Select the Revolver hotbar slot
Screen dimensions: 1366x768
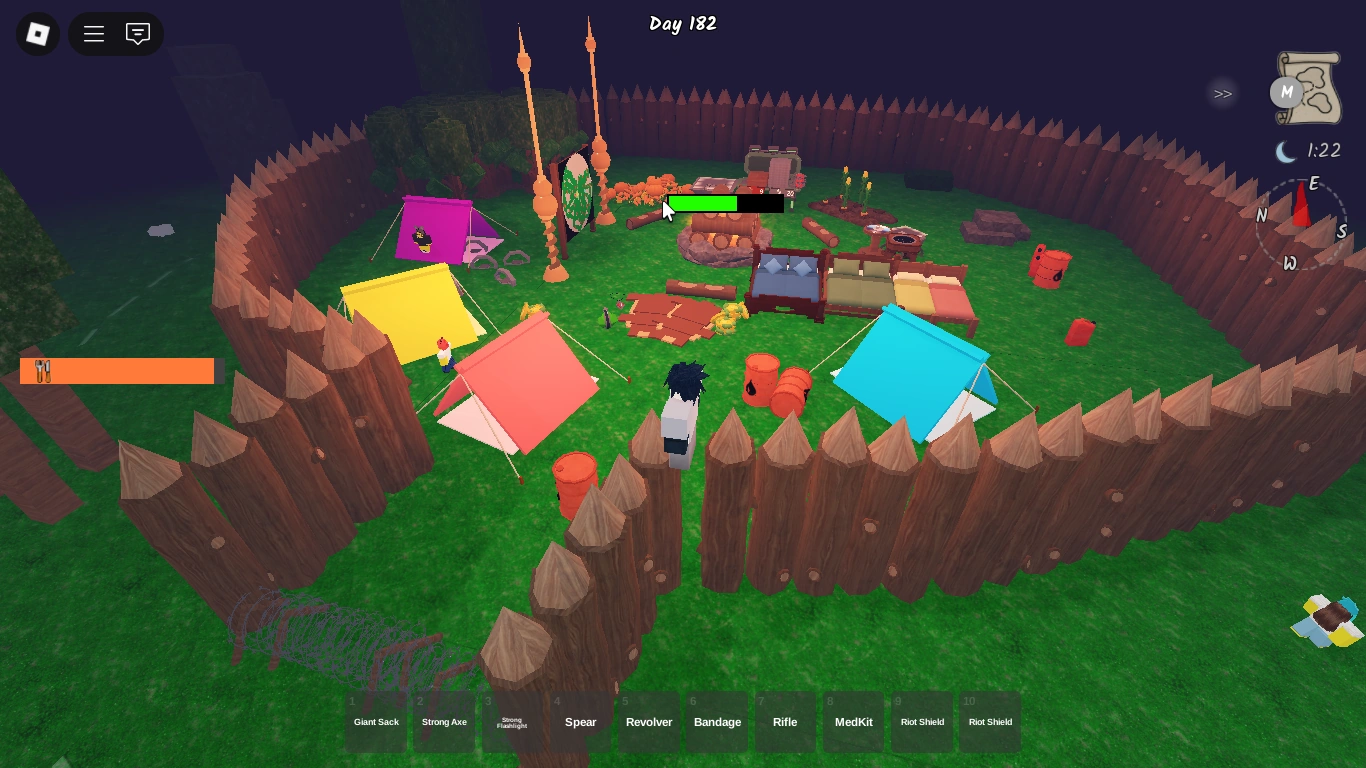pos(648,722)
